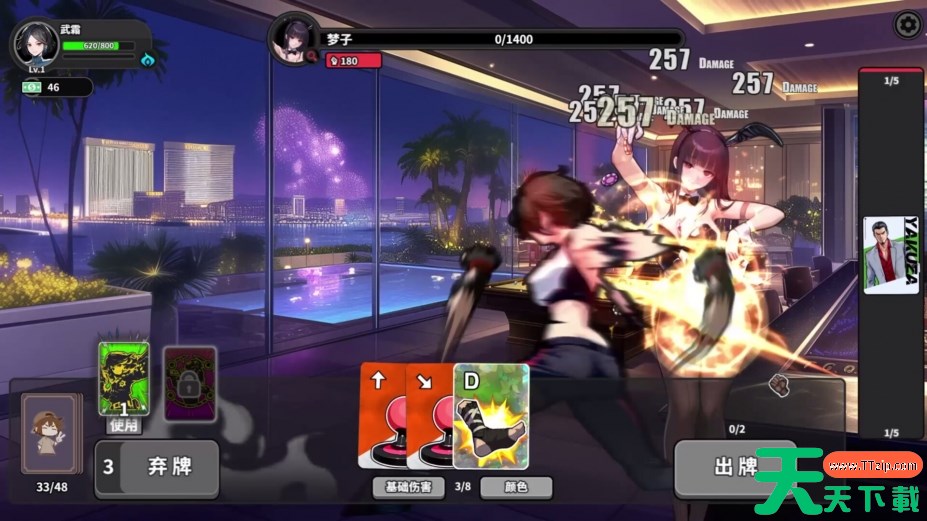Sort hand by 颜色
Viewport: 927px width, 521px height.
pos(516,487)
